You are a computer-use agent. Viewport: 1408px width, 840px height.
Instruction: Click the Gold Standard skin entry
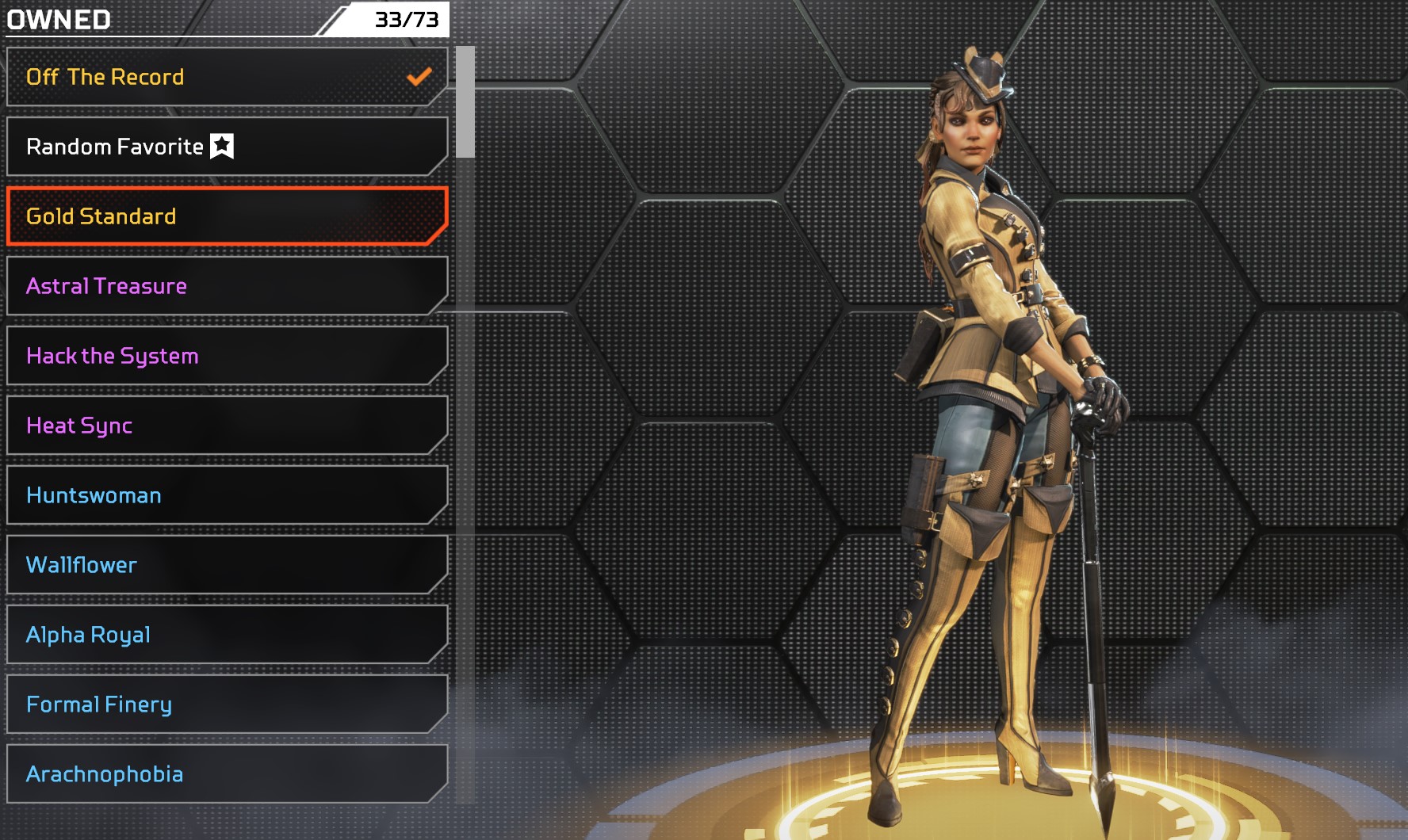coord(226,216)
